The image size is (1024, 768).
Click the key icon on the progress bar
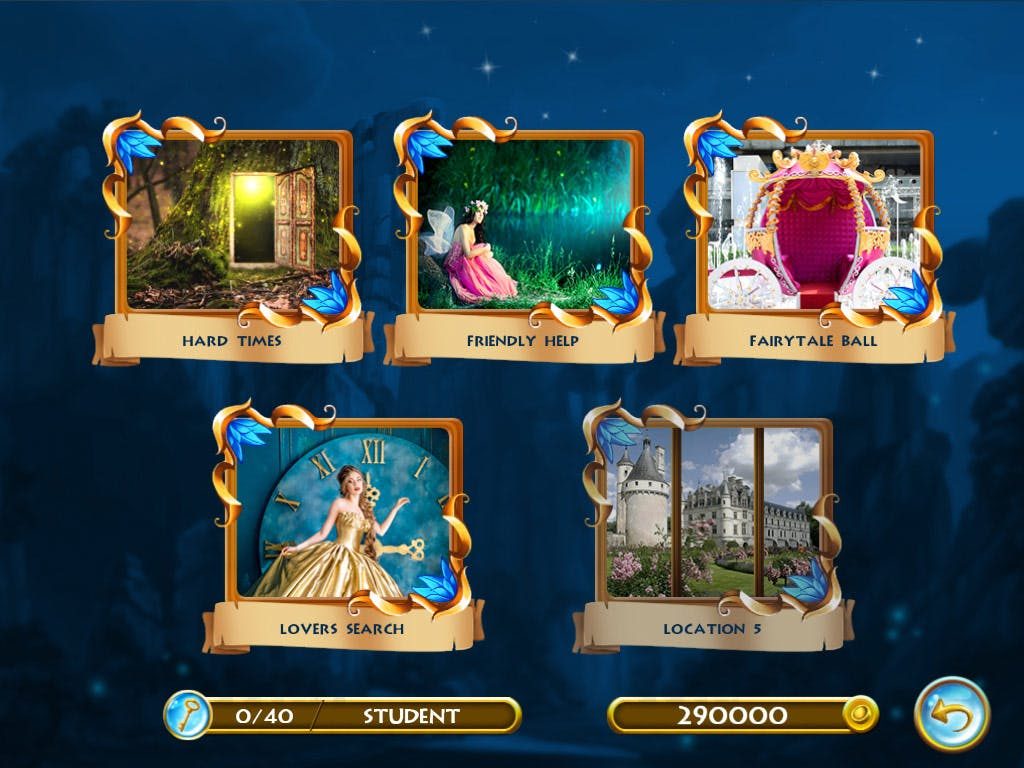coord(187,715)
